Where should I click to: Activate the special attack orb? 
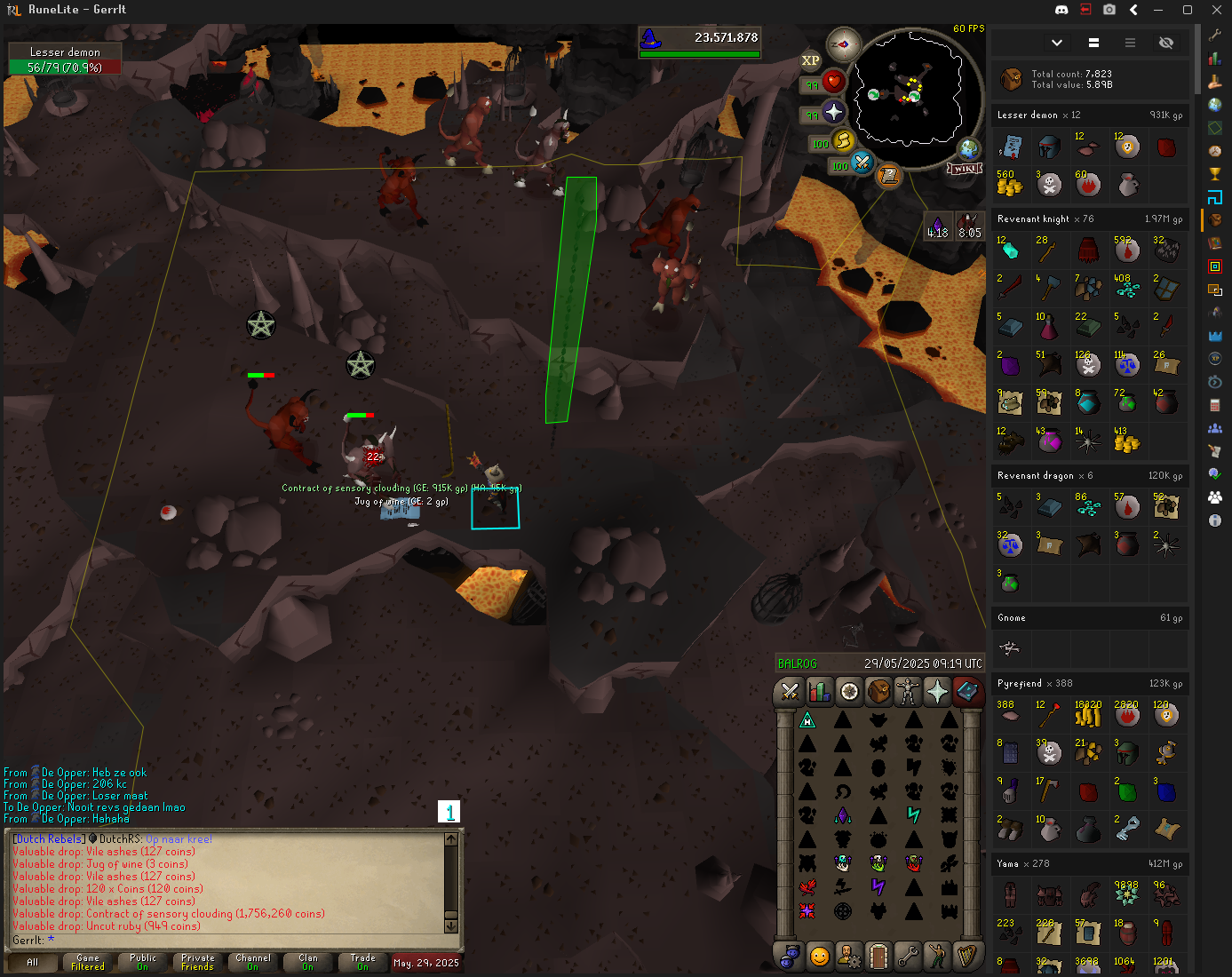point(862,163)
